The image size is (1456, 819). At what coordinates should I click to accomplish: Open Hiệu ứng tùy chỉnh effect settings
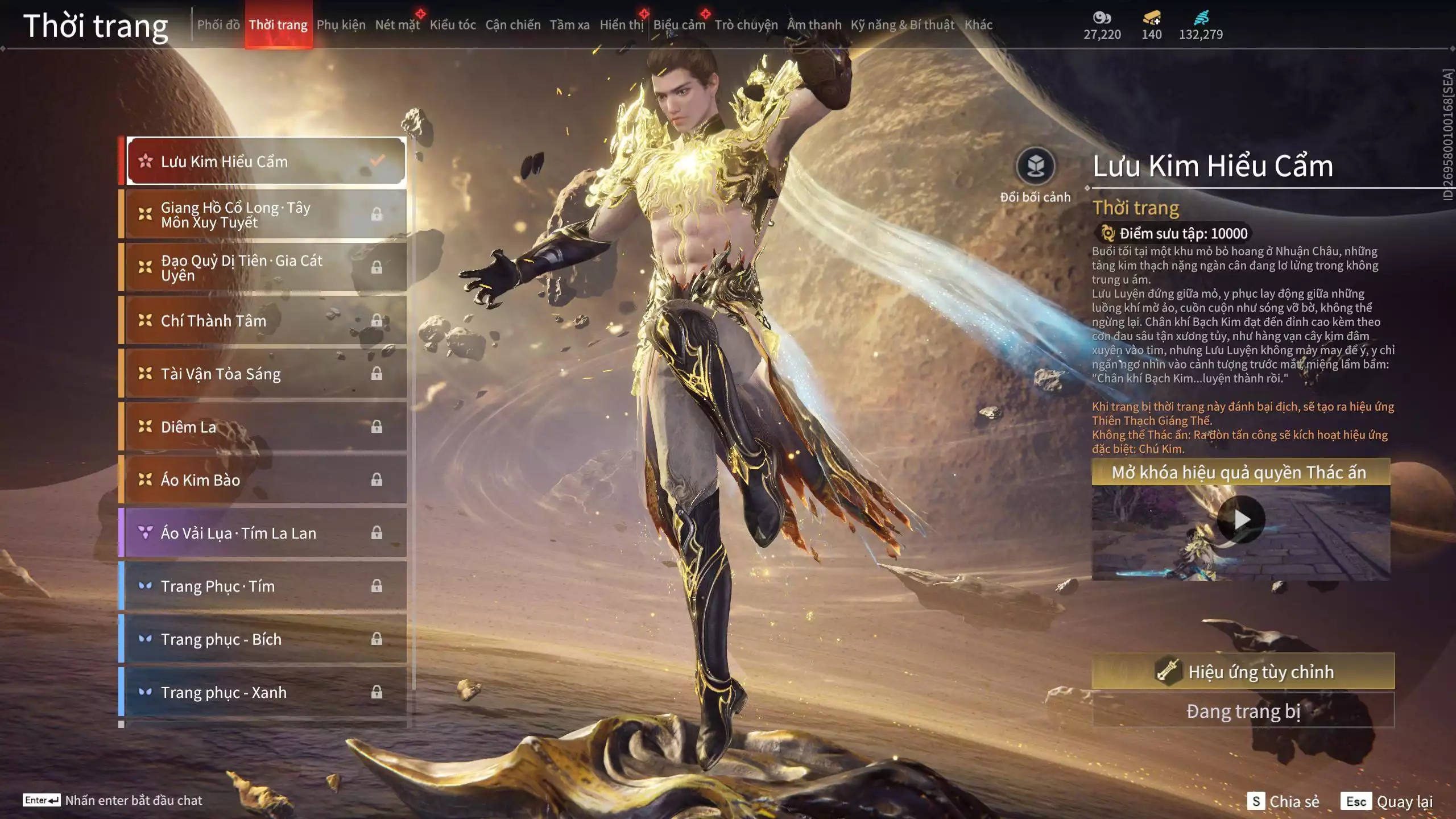(x=1243, y=672)
